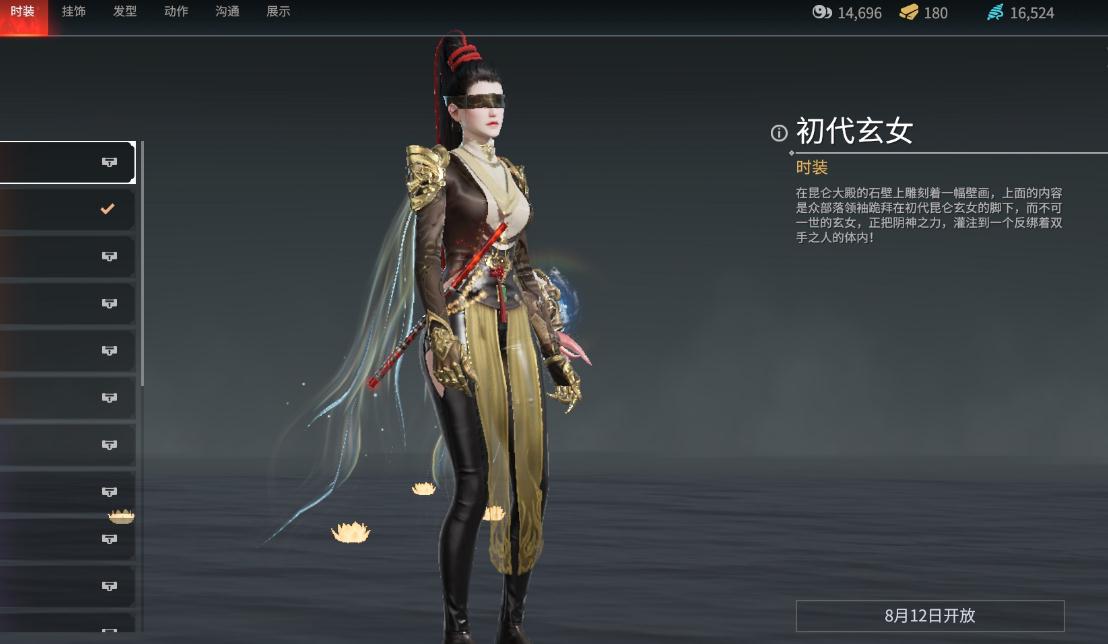Select the outfit row with the checkmark
The image size is (1108, 644).
(x=67, y=210)
